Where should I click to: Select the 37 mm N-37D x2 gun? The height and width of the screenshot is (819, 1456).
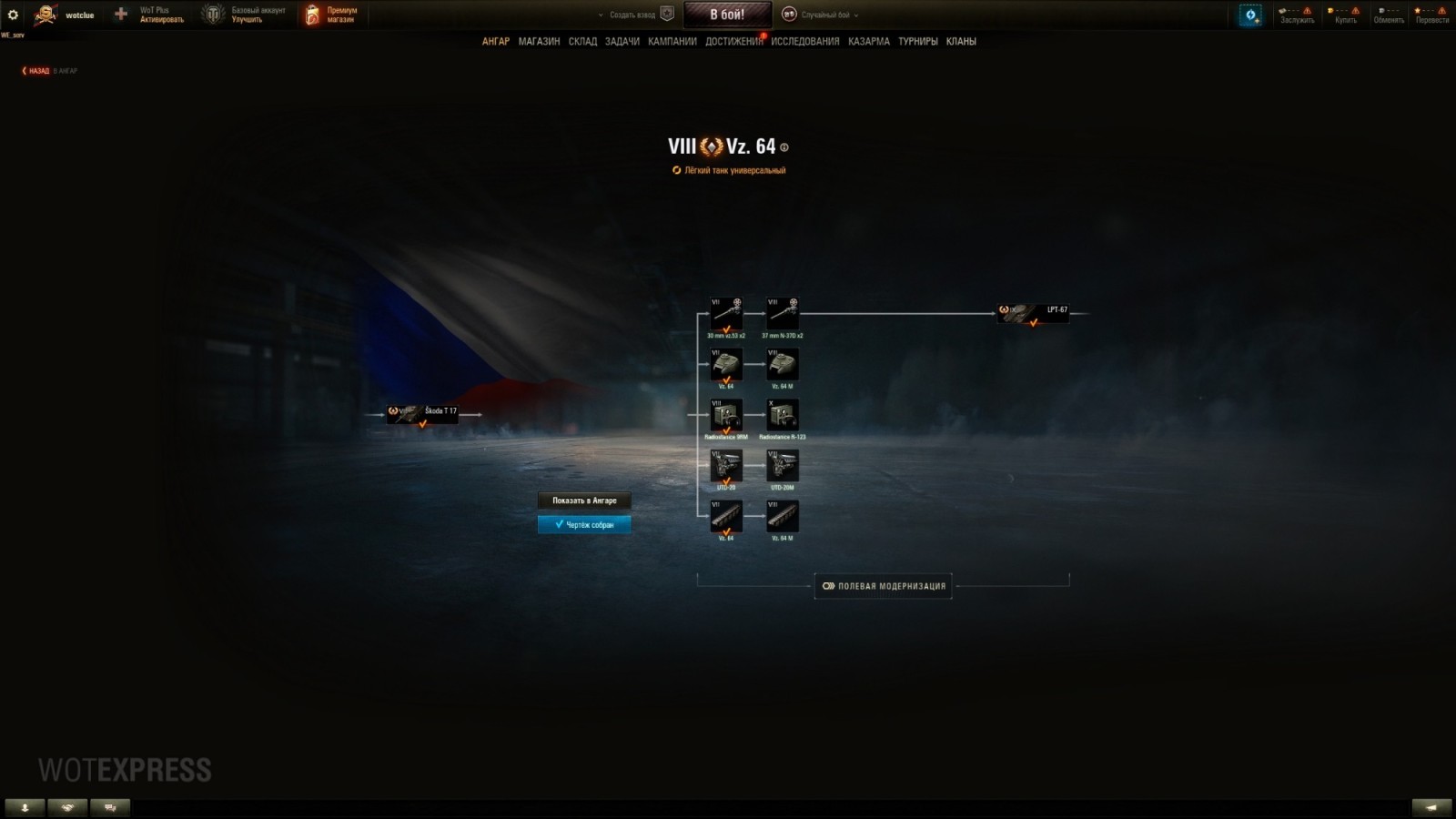pos(781,313)
